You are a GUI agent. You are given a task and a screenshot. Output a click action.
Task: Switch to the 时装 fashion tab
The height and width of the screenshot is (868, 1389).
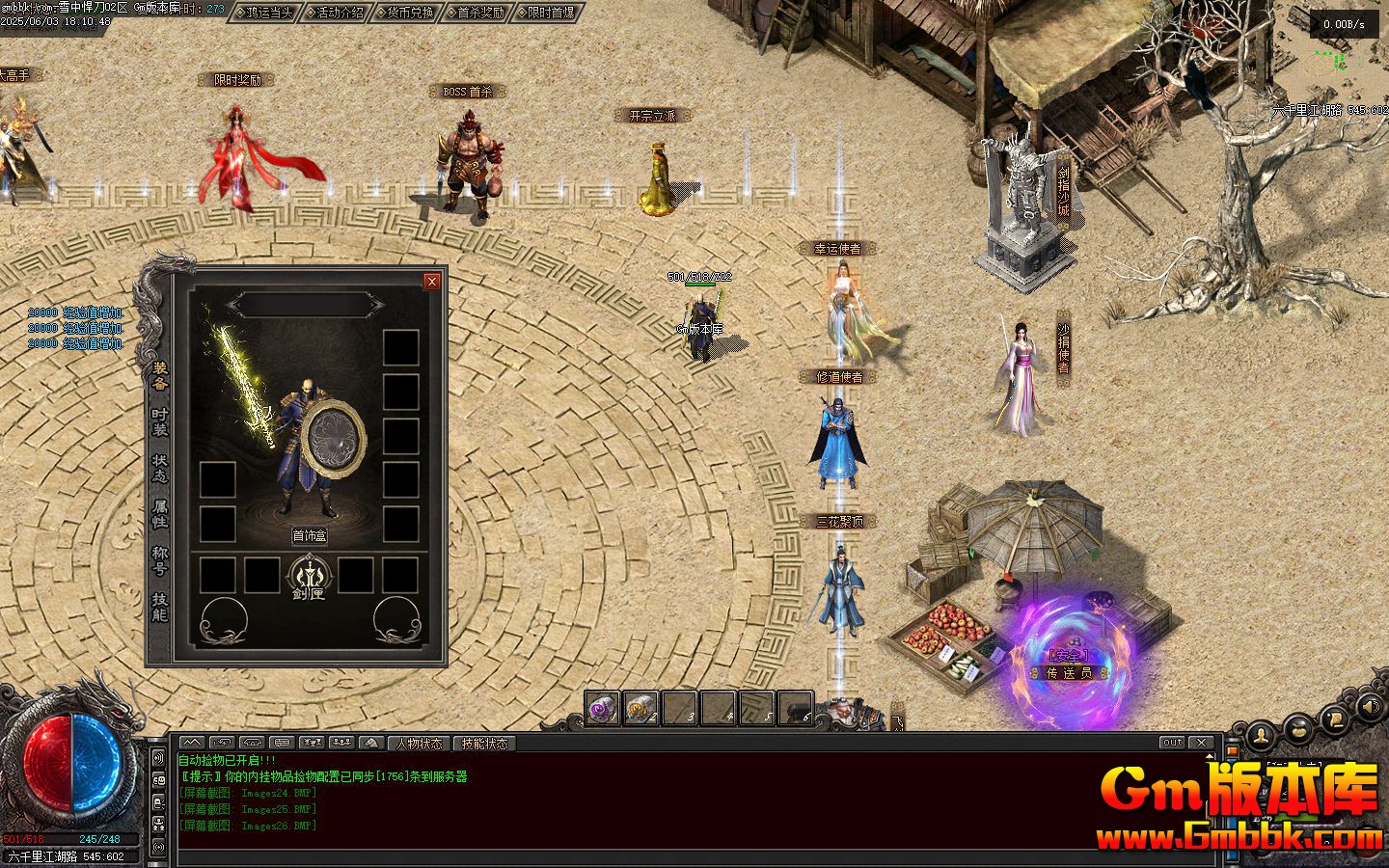(160, 421)
